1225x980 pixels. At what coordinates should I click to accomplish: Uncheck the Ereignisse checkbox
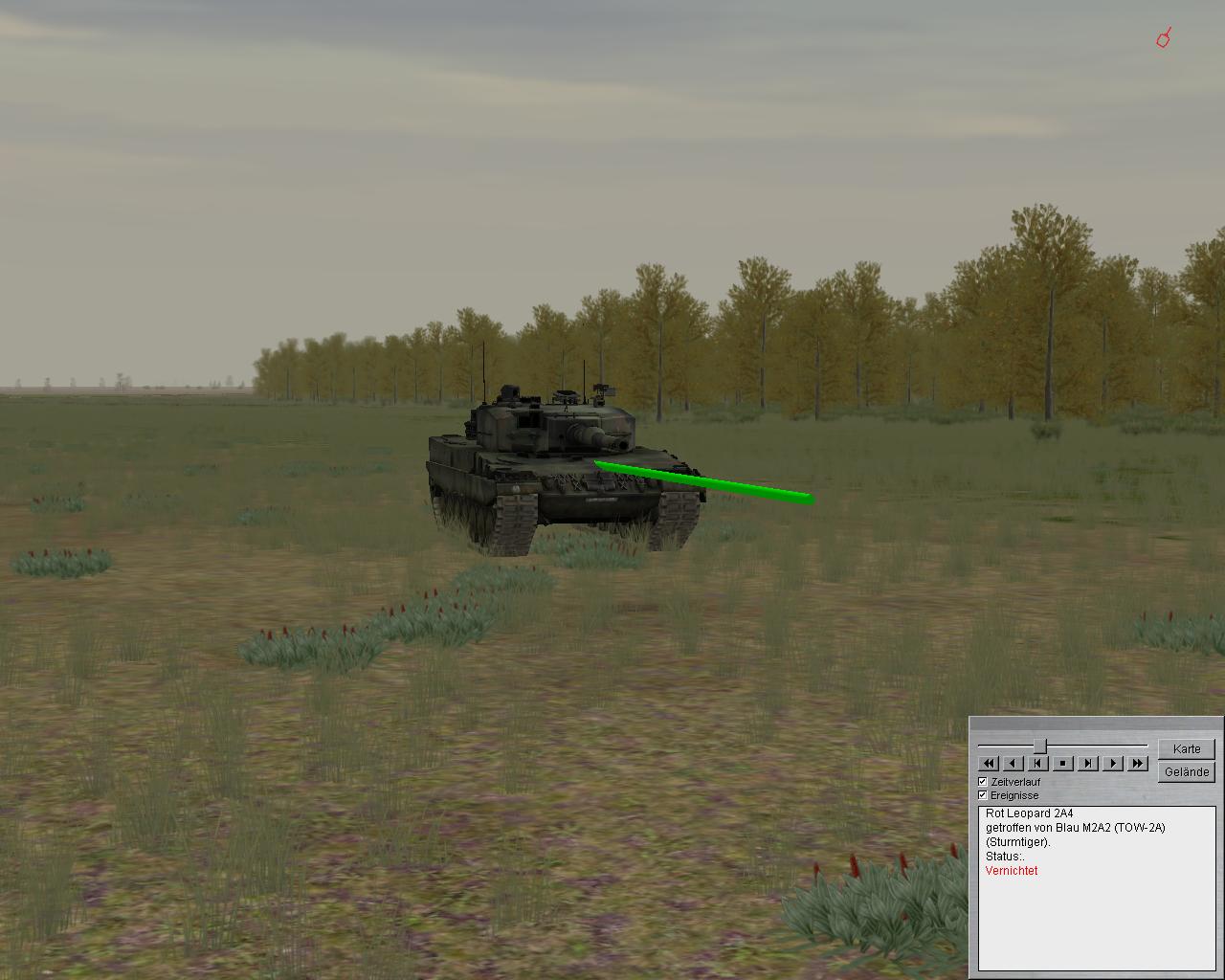[x=983, y=795]
